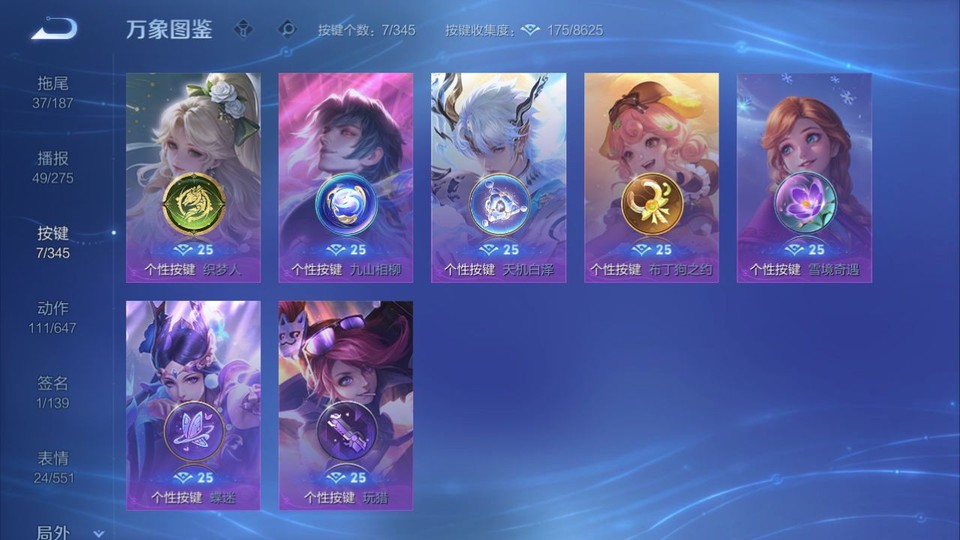Select the 织梦人 button skin card

[193, 177]
